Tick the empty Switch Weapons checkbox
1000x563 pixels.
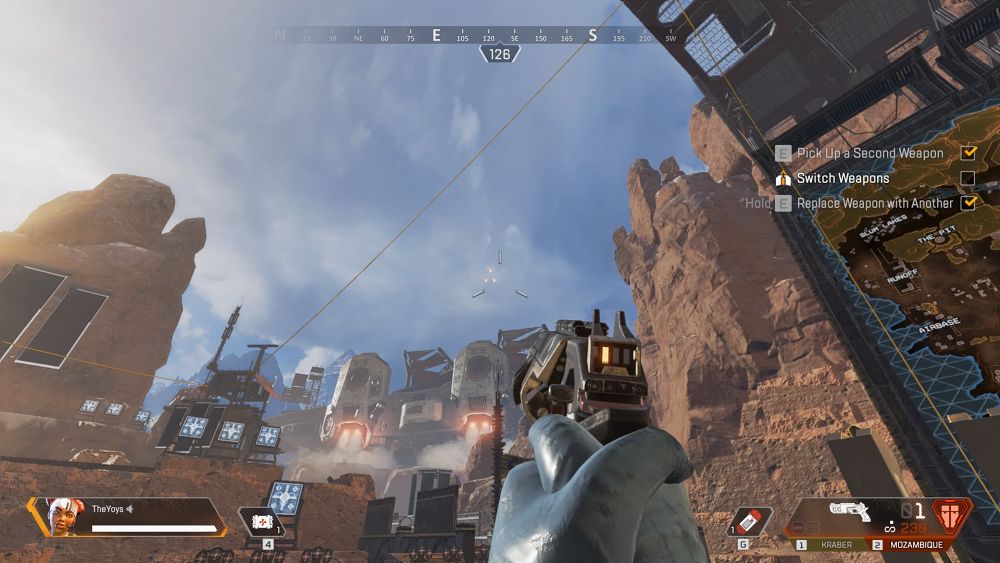coord(967,178)
